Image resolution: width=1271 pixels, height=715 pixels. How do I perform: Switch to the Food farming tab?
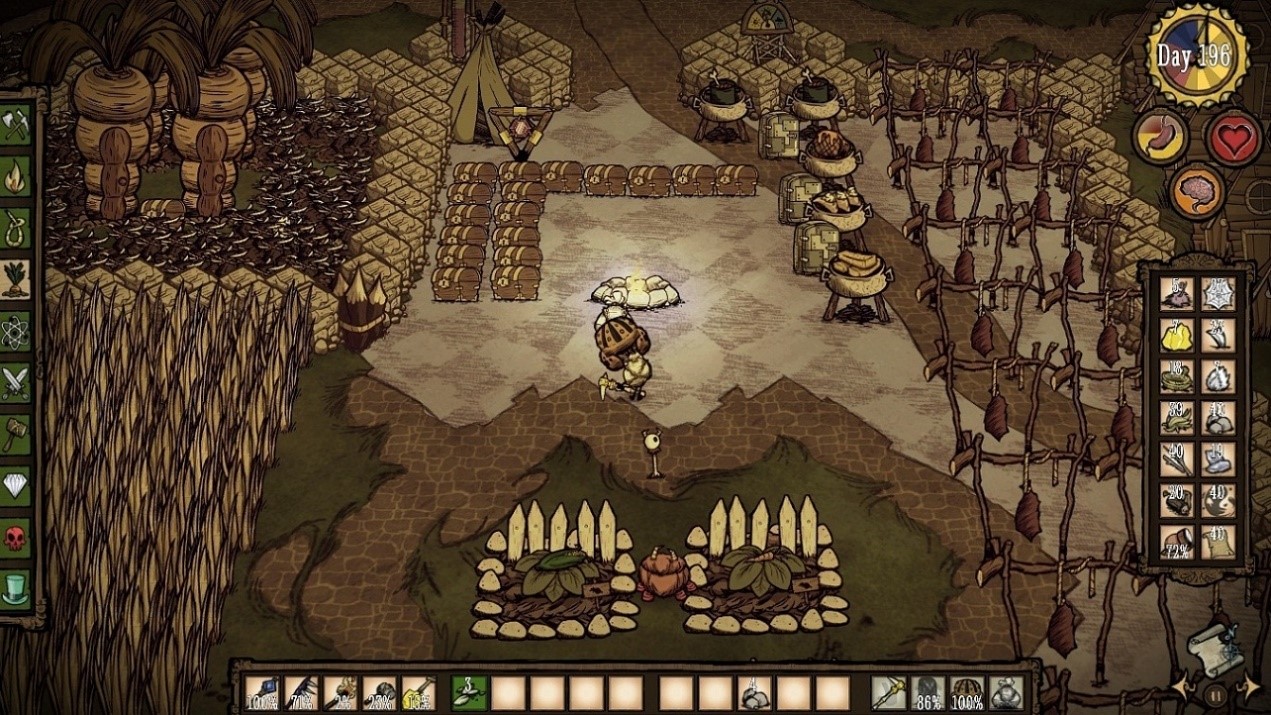pos(16,280)
